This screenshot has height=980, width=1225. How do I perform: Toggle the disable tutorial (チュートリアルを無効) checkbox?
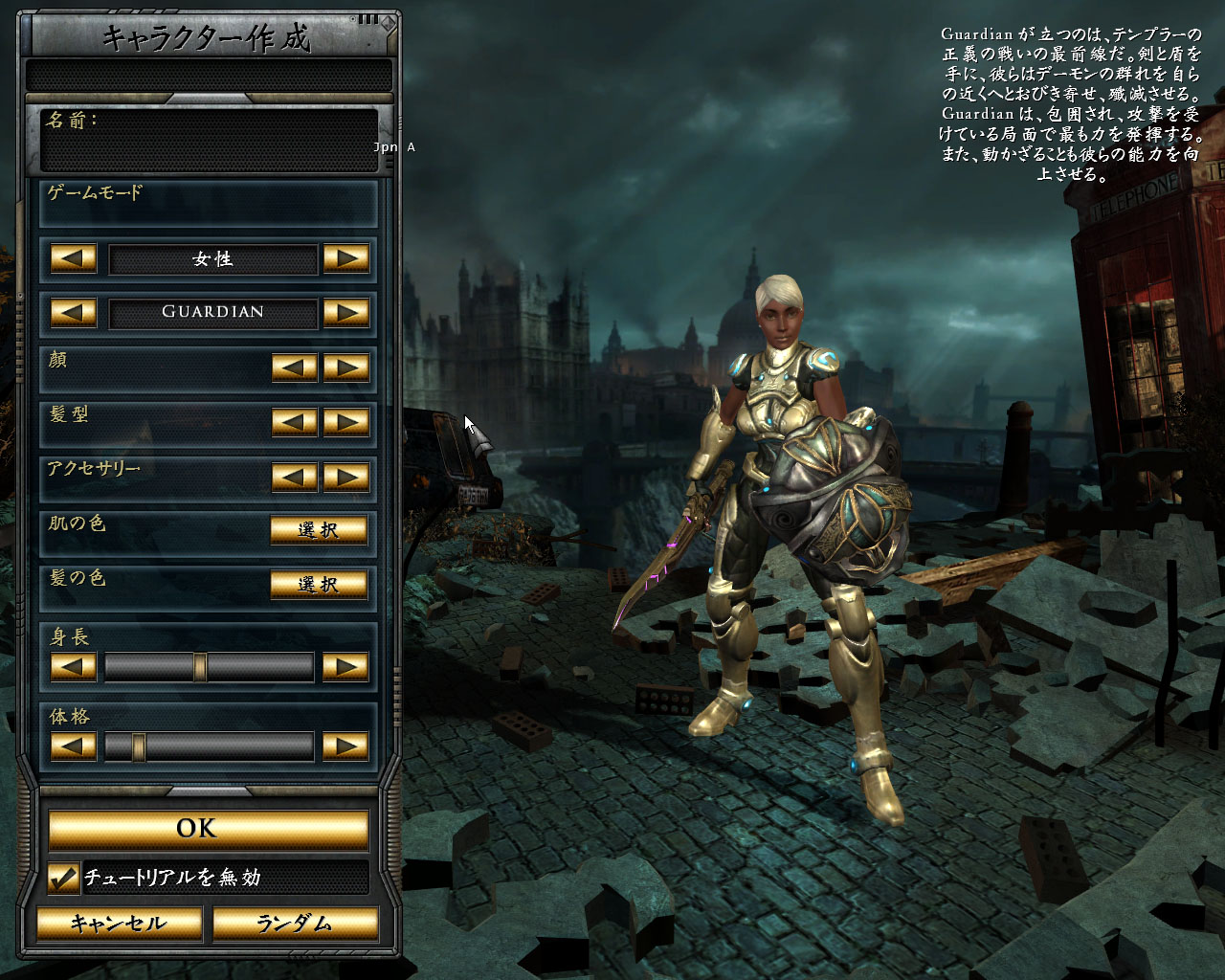(63, 878)
